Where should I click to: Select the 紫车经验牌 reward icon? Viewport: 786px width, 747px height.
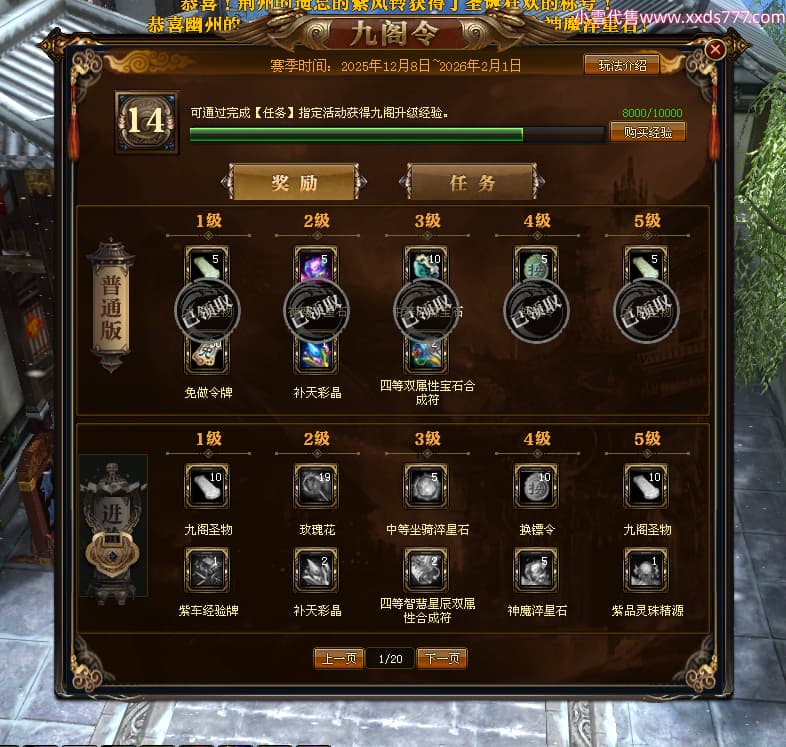[x=207, y=569]
